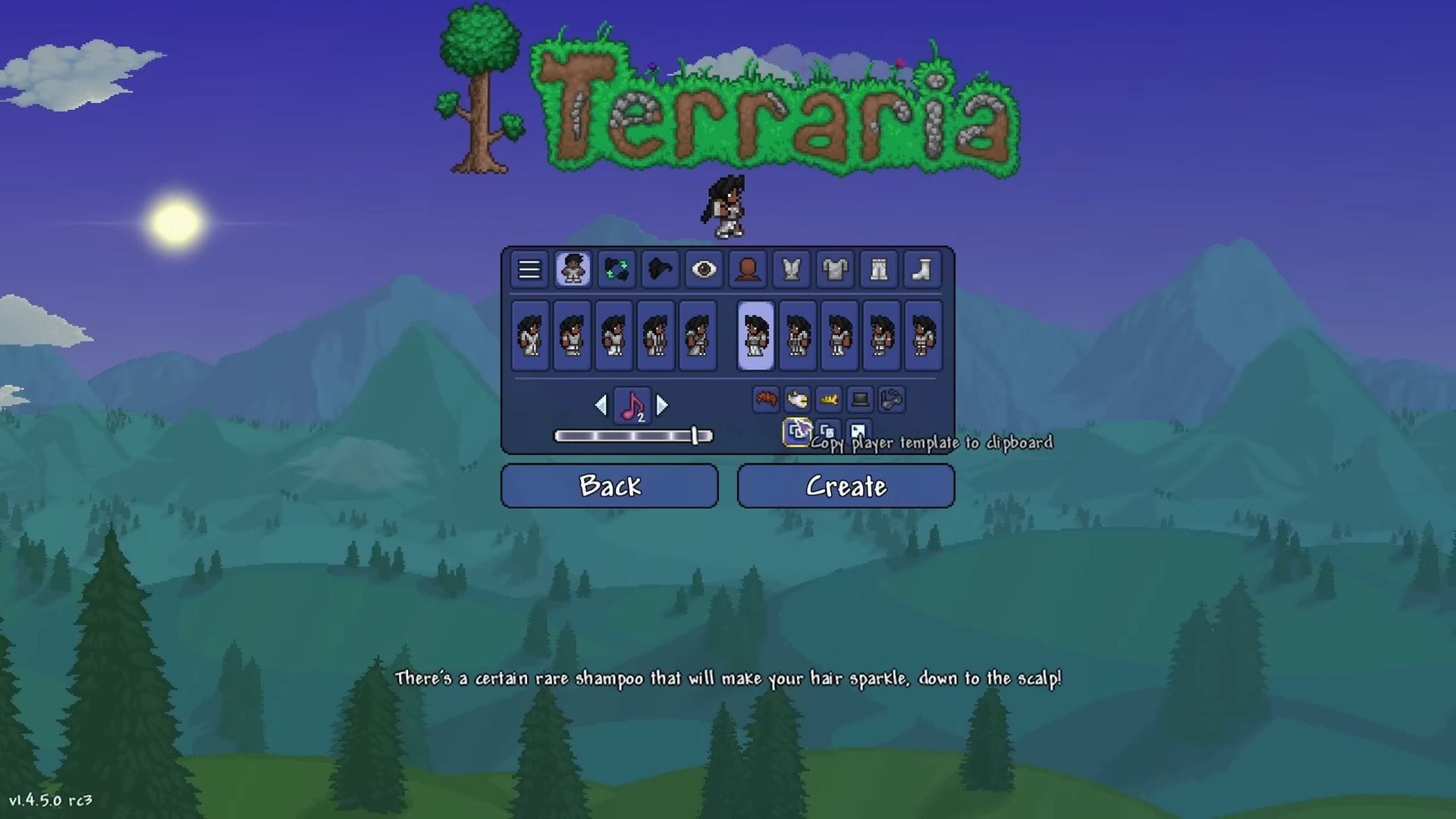This screenshot has height=819, width=1456.
Task: Click the pink music note voice button
Action: 632,406
